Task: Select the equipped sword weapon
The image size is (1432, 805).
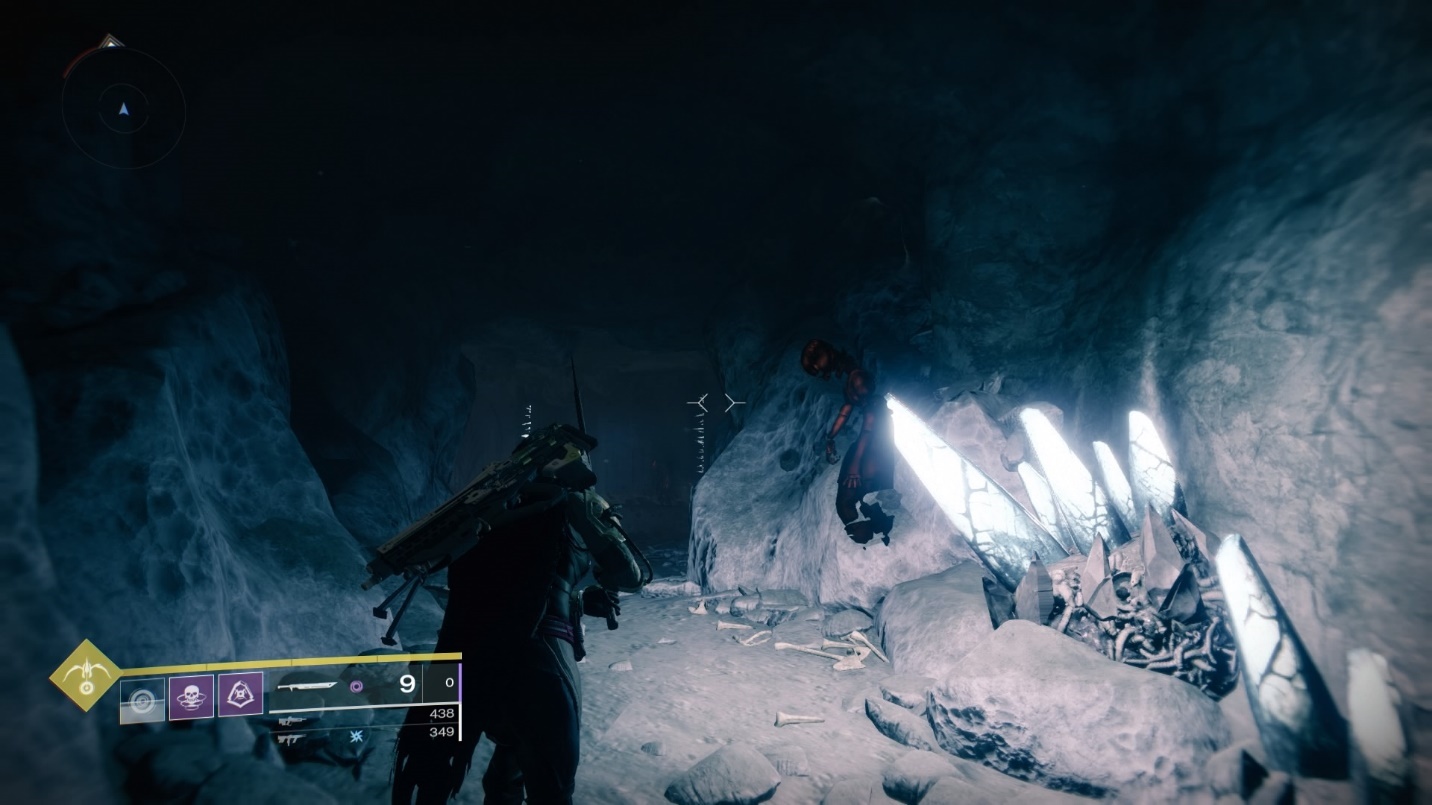Action: click(308, 686)
